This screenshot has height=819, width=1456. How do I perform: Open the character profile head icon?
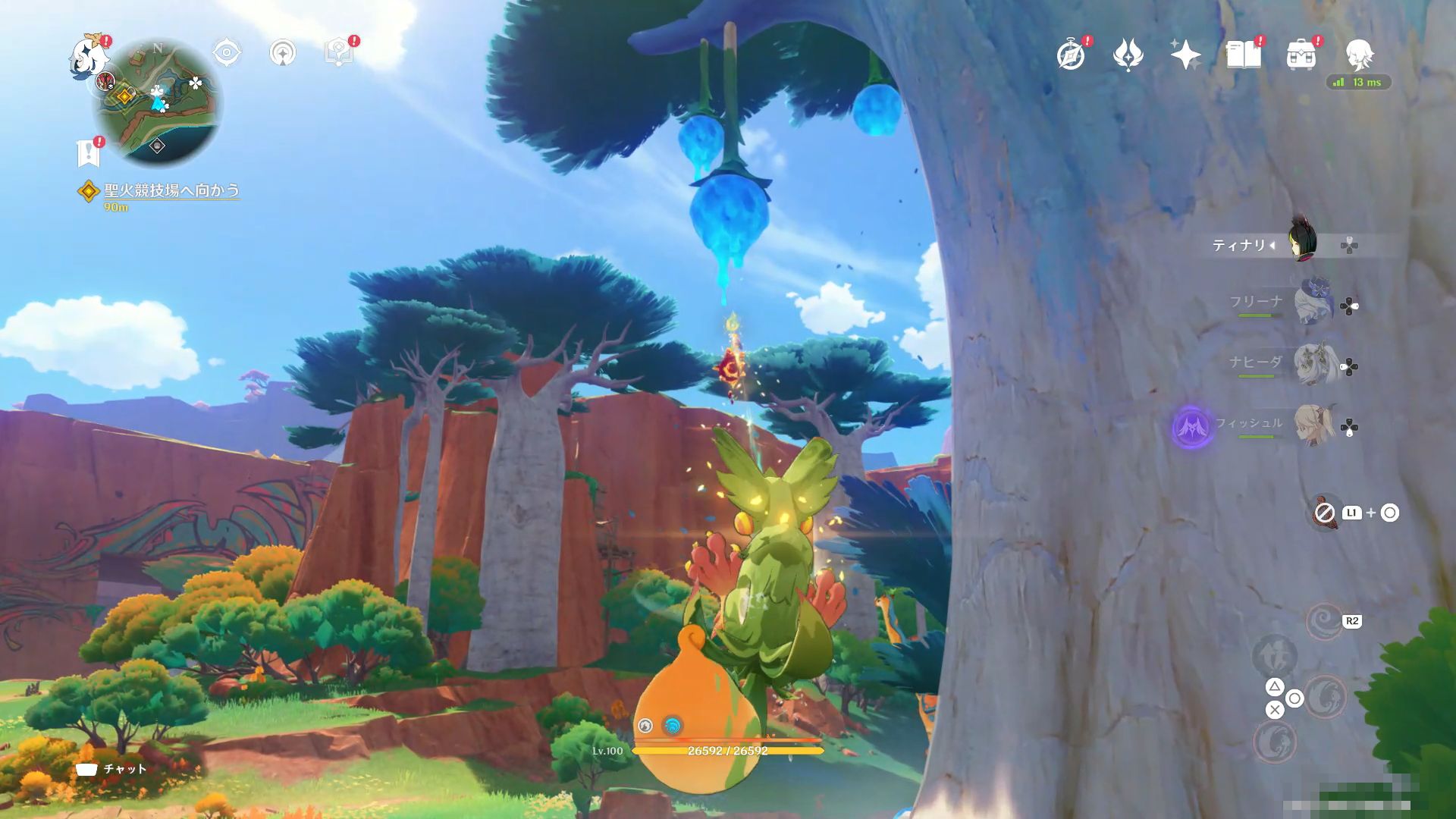pos(1358,55)
